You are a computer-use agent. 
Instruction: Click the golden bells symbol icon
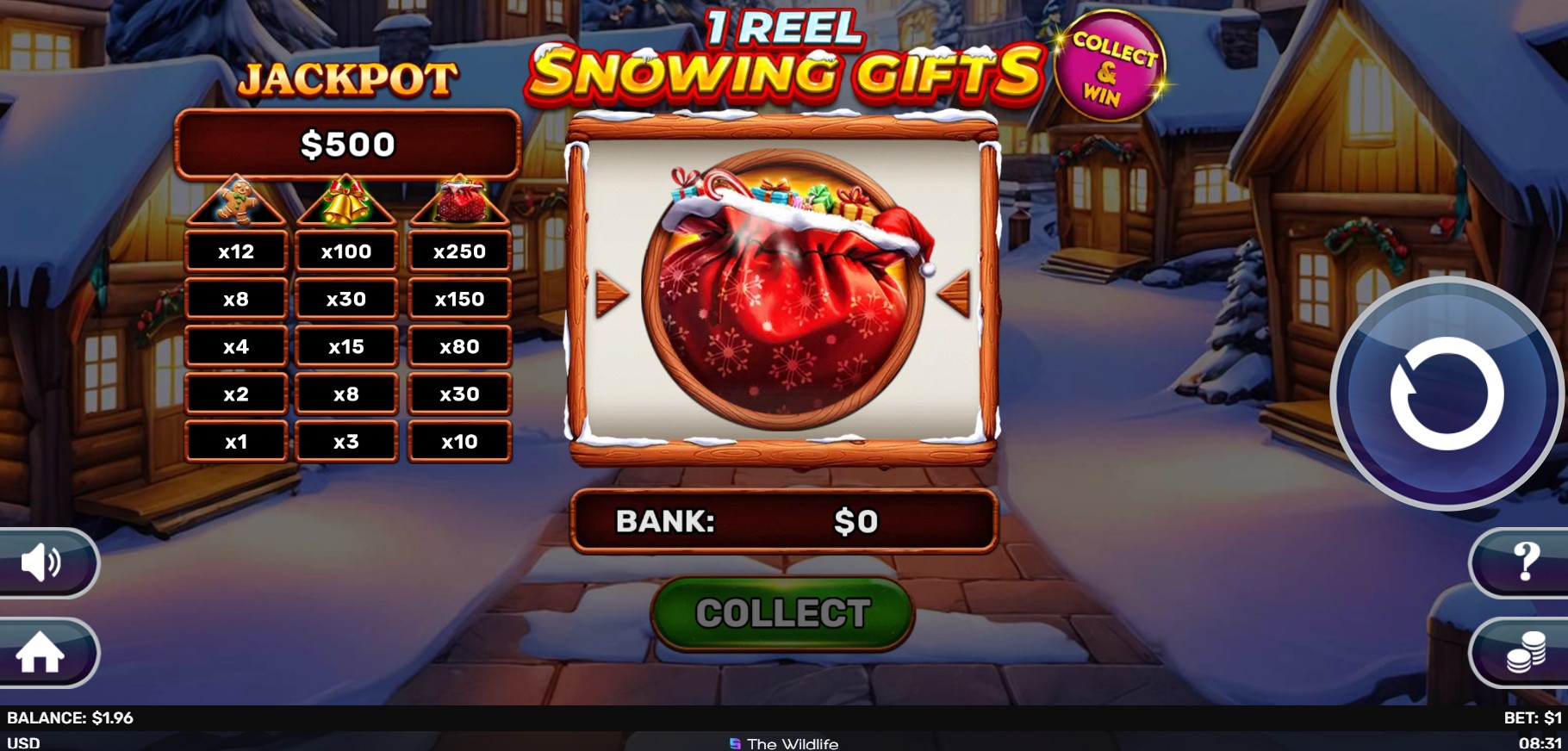[x=345, y=202]
